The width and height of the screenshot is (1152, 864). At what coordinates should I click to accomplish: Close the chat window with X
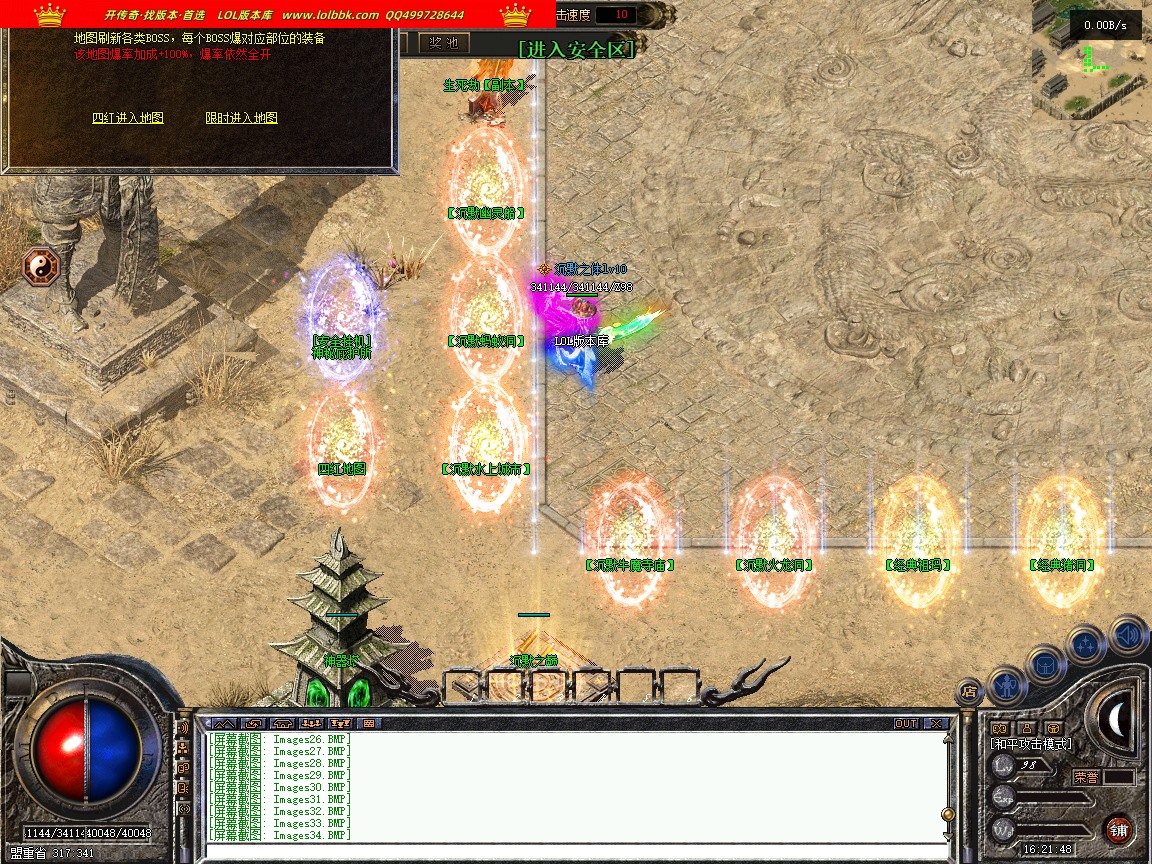coord(935,723)
